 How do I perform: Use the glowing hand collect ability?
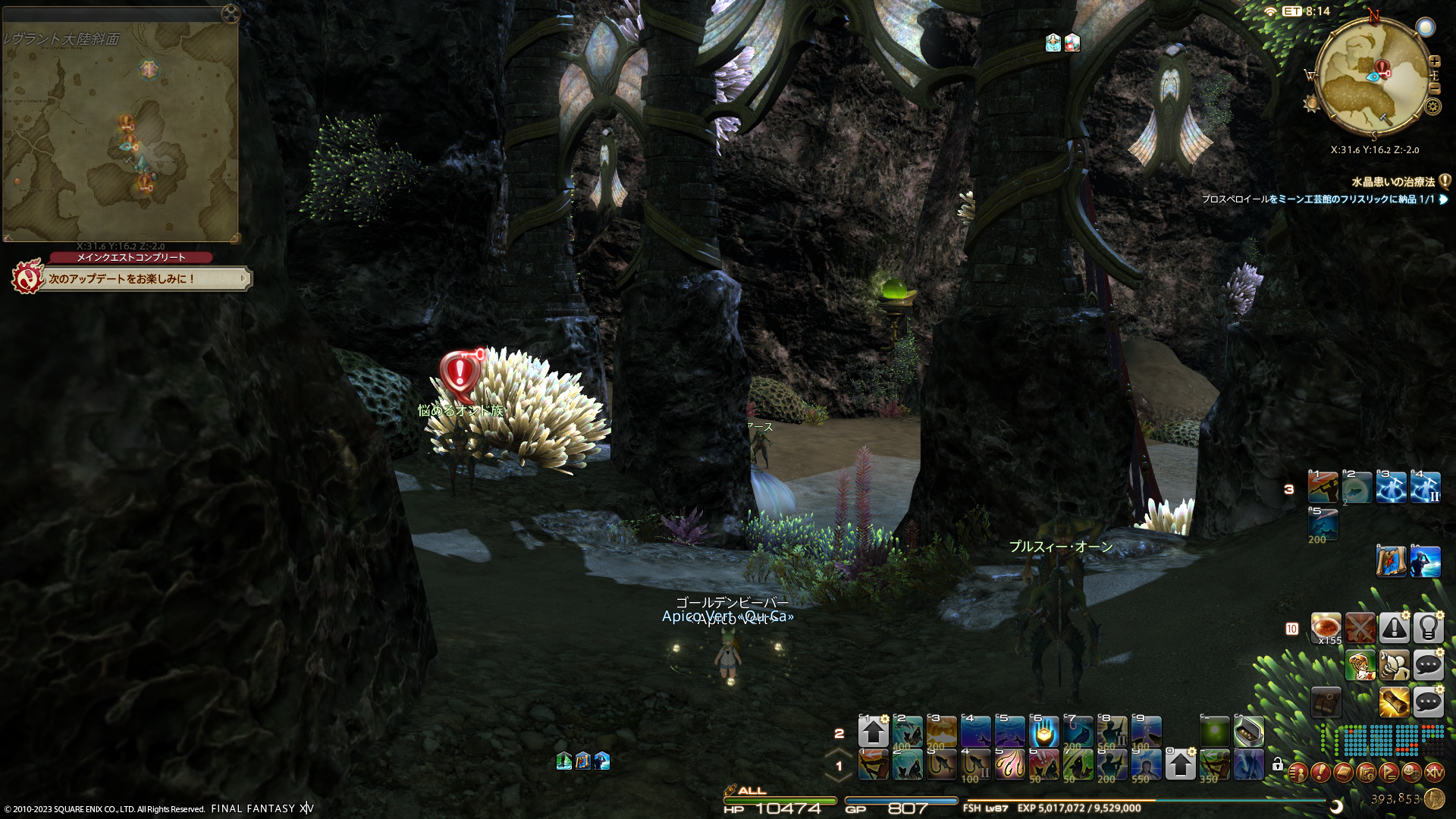1043,733
